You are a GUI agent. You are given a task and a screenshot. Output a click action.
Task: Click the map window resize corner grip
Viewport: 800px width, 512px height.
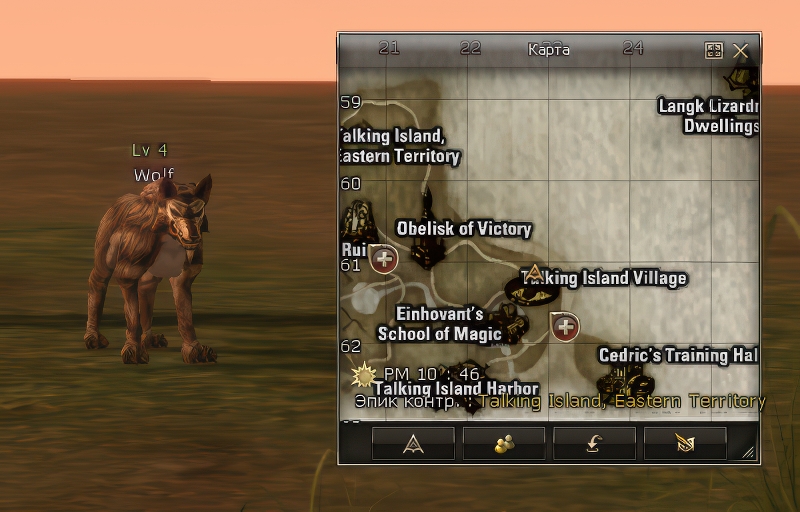(748, 453)
